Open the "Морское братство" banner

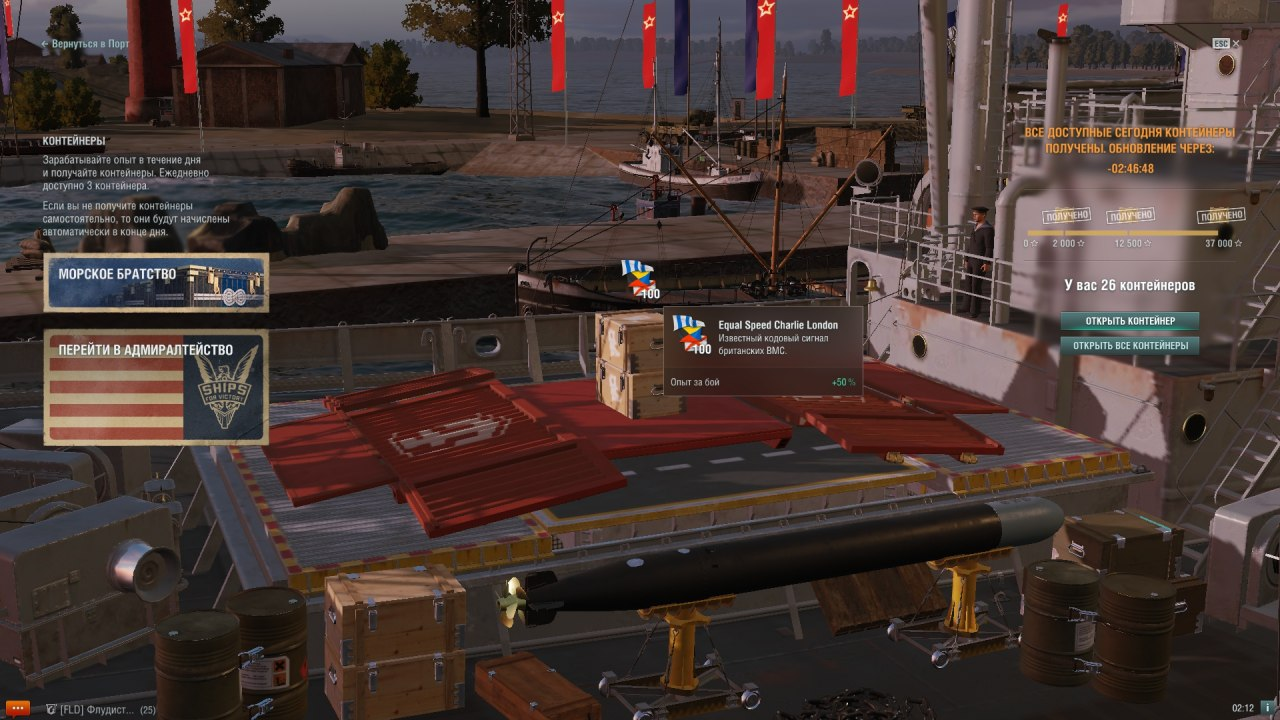coord(156,282)
